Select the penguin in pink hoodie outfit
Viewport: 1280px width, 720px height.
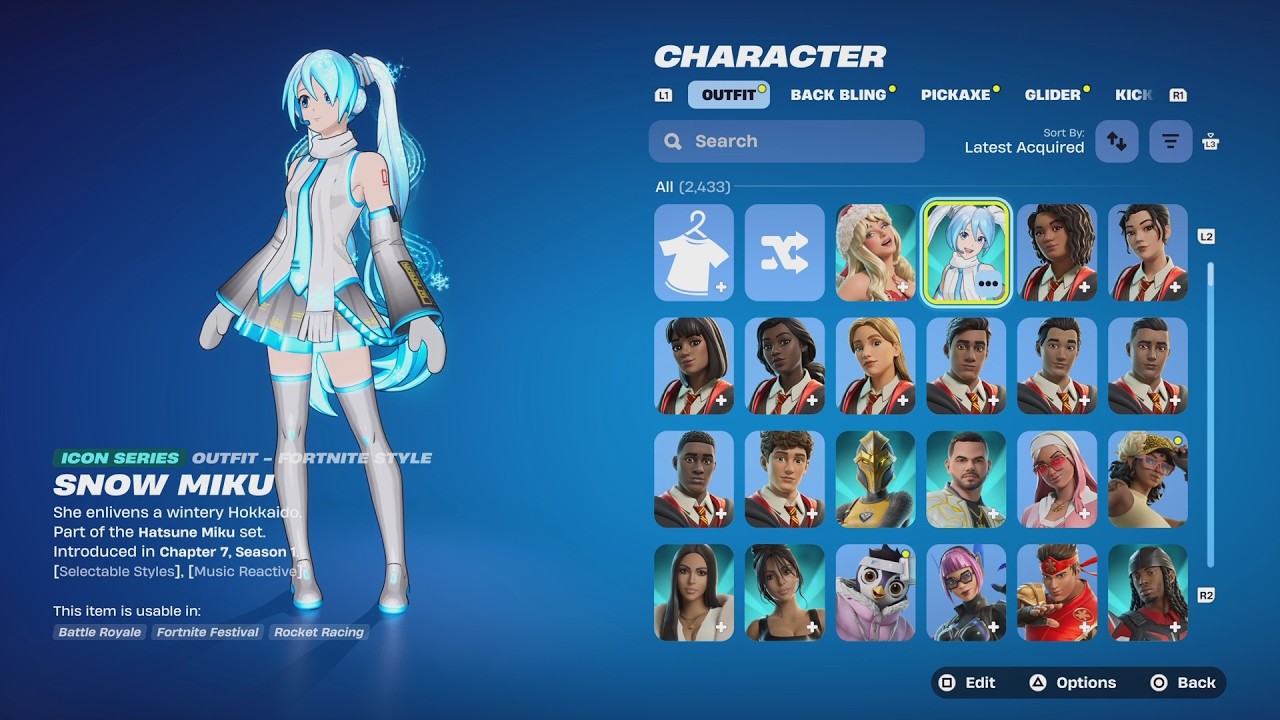coord(875,592)
